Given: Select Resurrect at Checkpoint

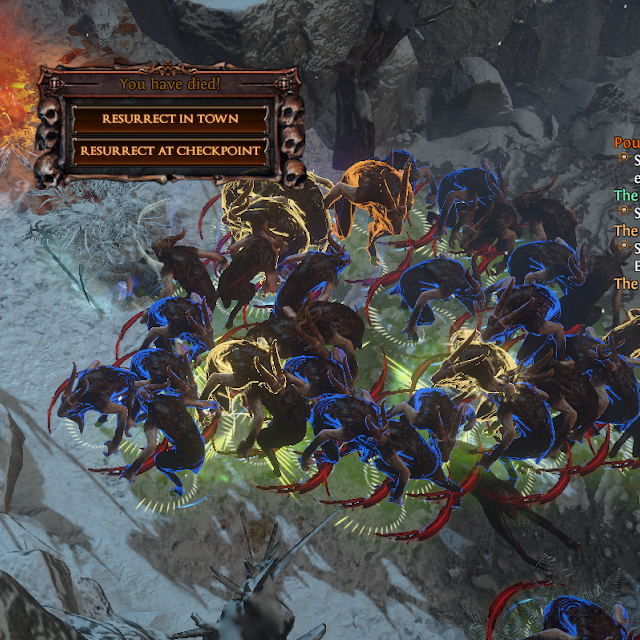Looking at the screenshot, I should click(170, 151).
